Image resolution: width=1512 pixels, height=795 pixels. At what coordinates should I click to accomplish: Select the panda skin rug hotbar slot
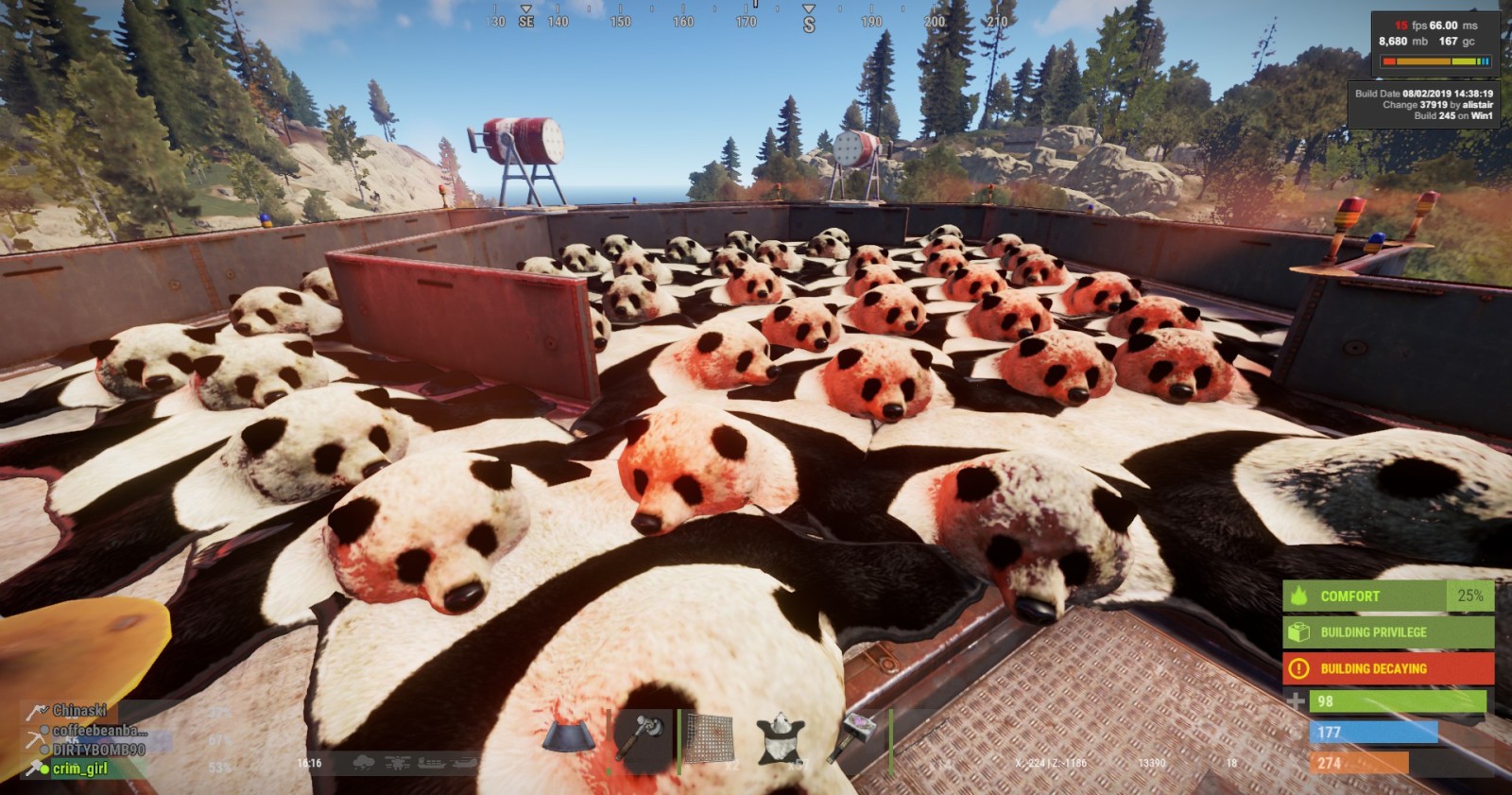pyautogui.click(x=781, y=737)
